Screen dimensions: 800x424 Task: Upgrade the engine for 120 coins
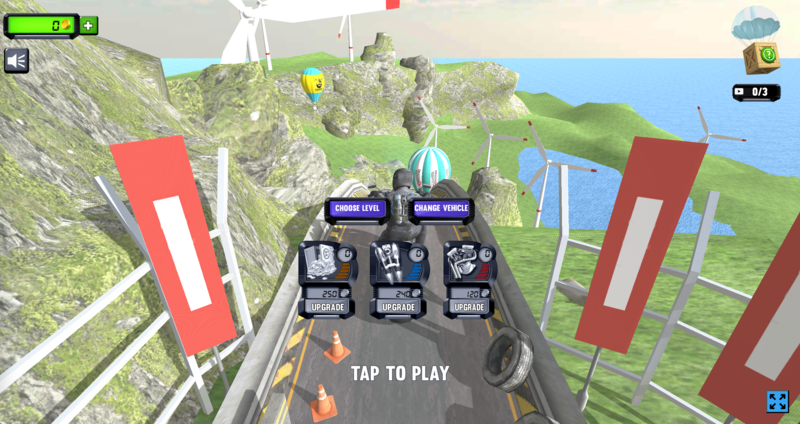[x=468, y=307]
